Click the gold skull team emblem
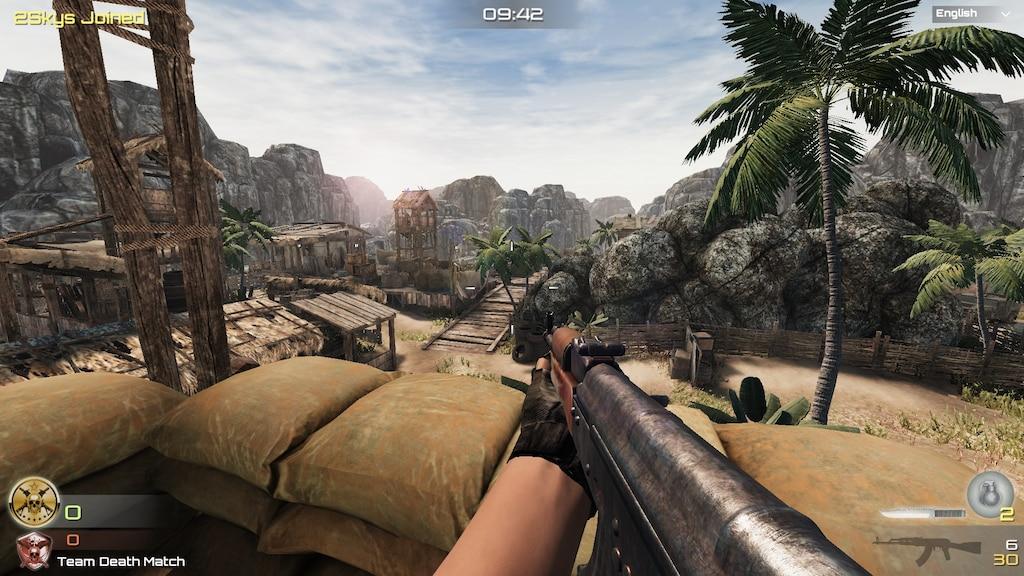 tap(33, 502)
